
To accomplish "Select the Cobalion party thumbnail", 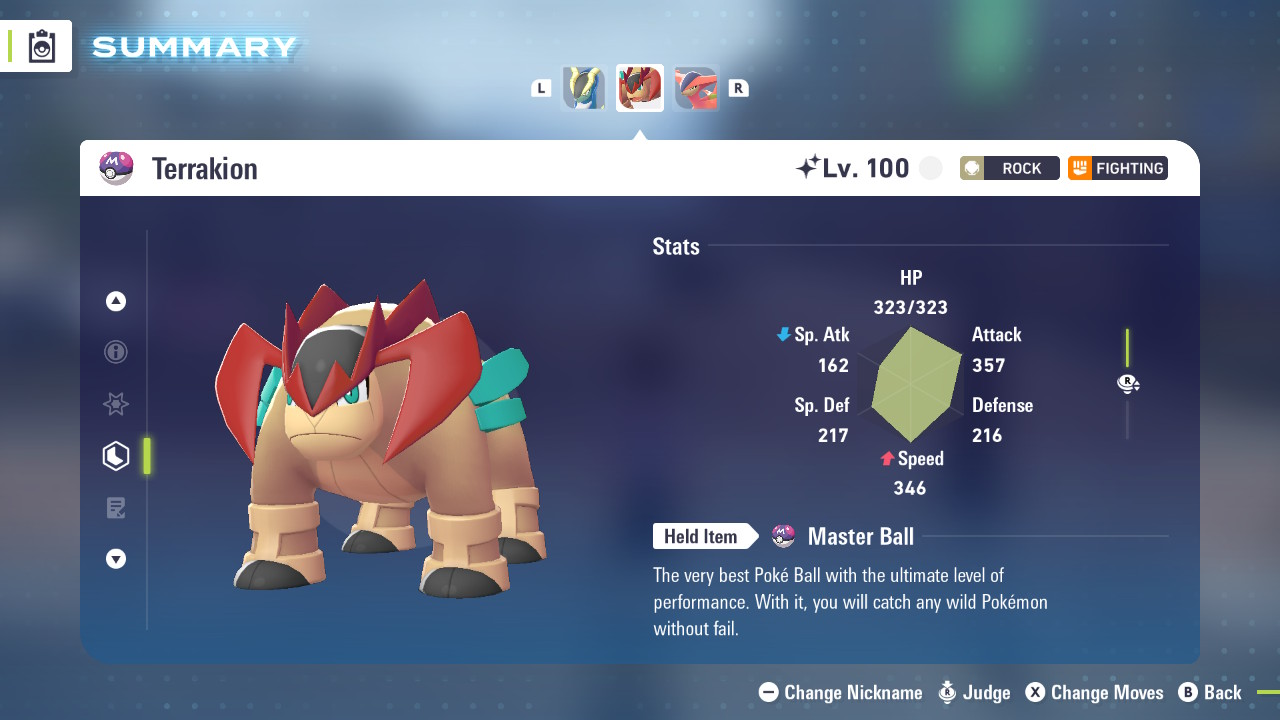I will pos(584,88).
